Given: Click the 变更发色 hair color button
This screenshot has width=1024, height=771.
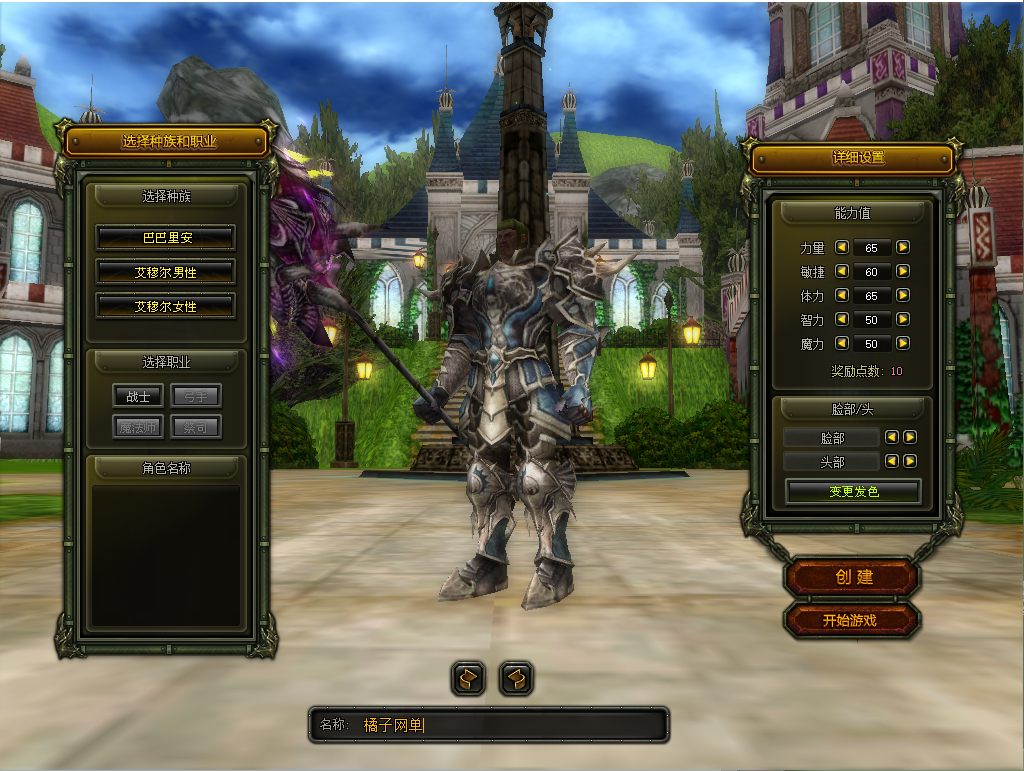Looking at the screenshot, I should tap(853, 492).
